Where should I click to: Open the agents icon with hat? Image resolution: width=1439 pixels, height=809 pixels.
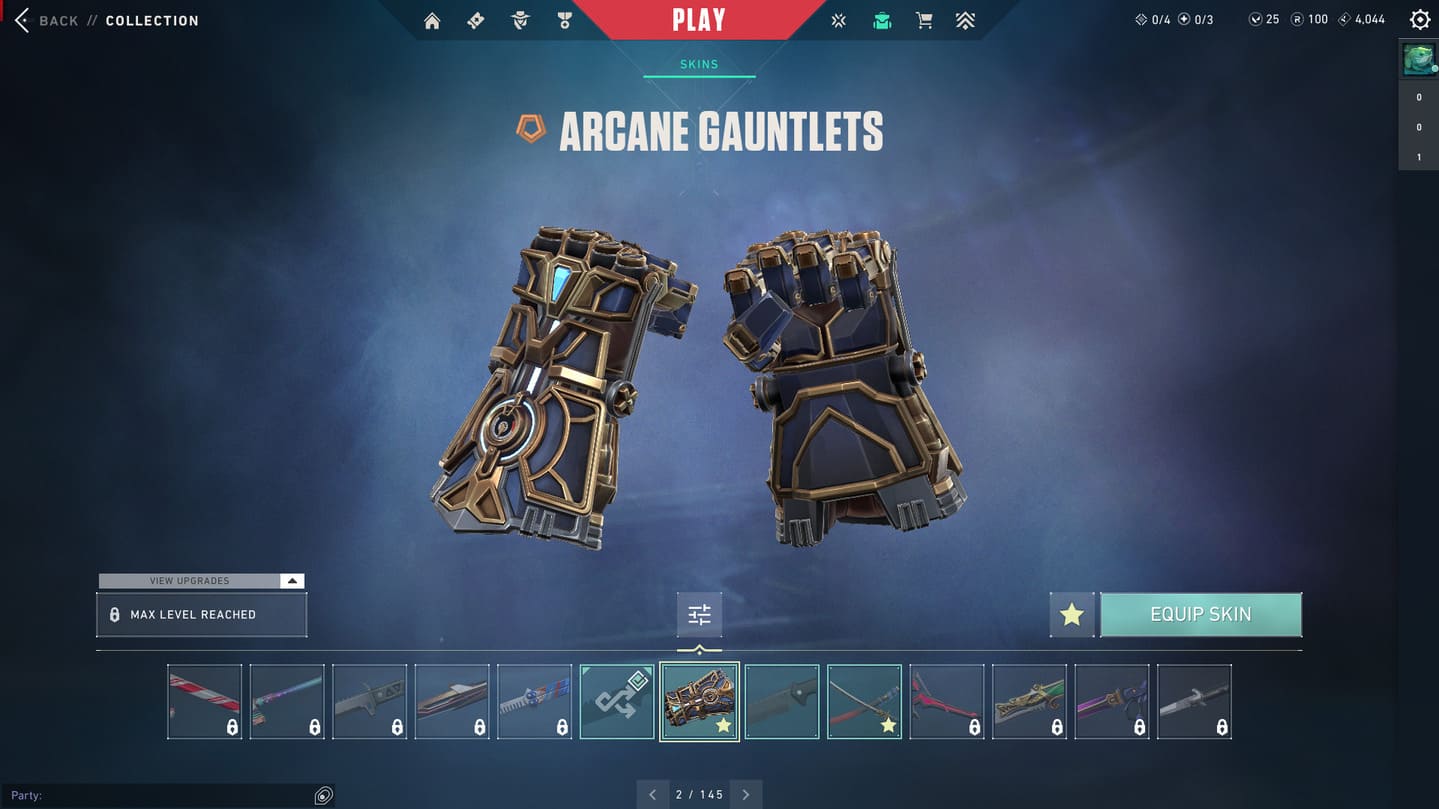520,21
